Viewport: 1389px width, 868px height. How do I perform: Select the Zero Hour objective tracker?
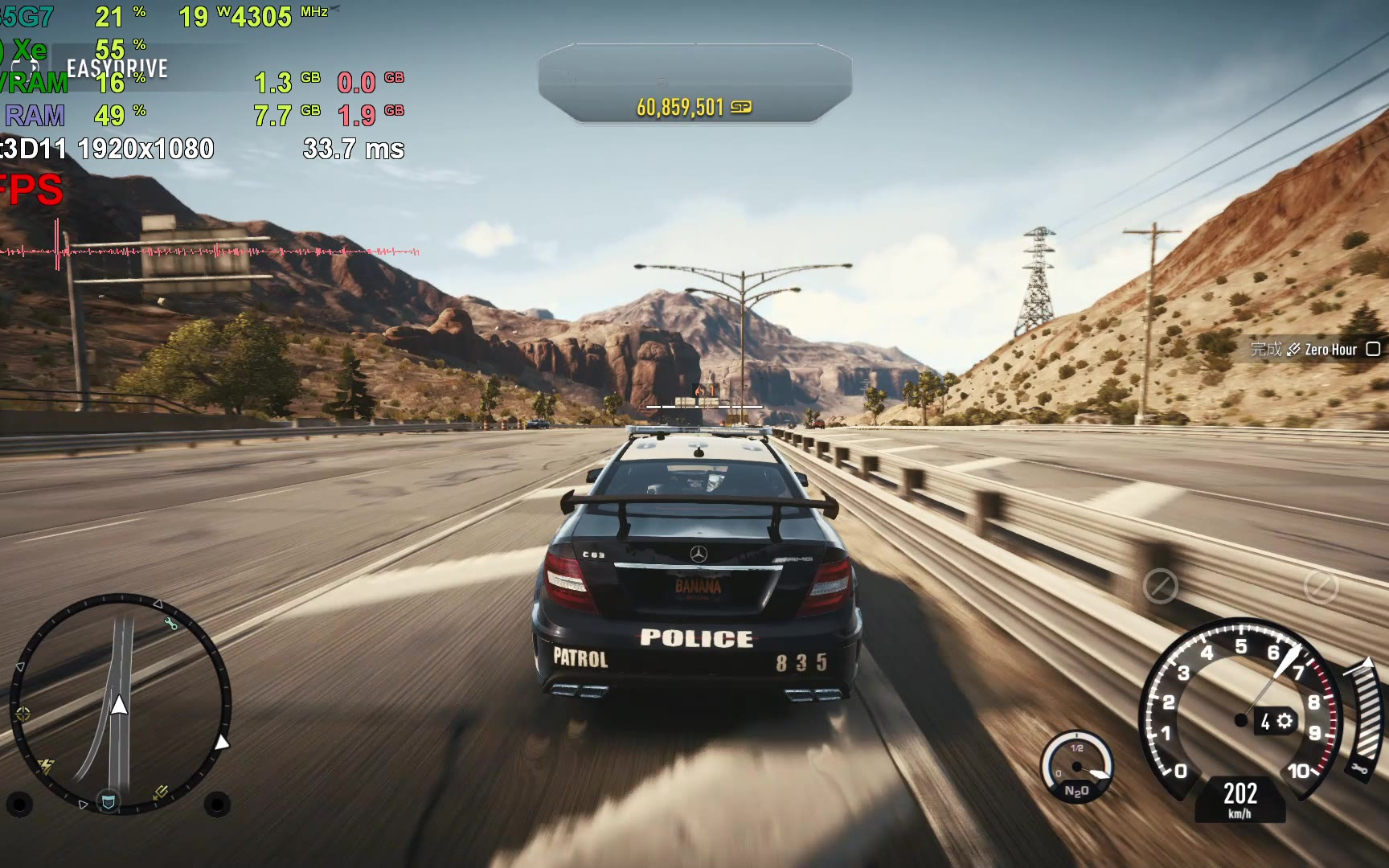point(1315,350)
